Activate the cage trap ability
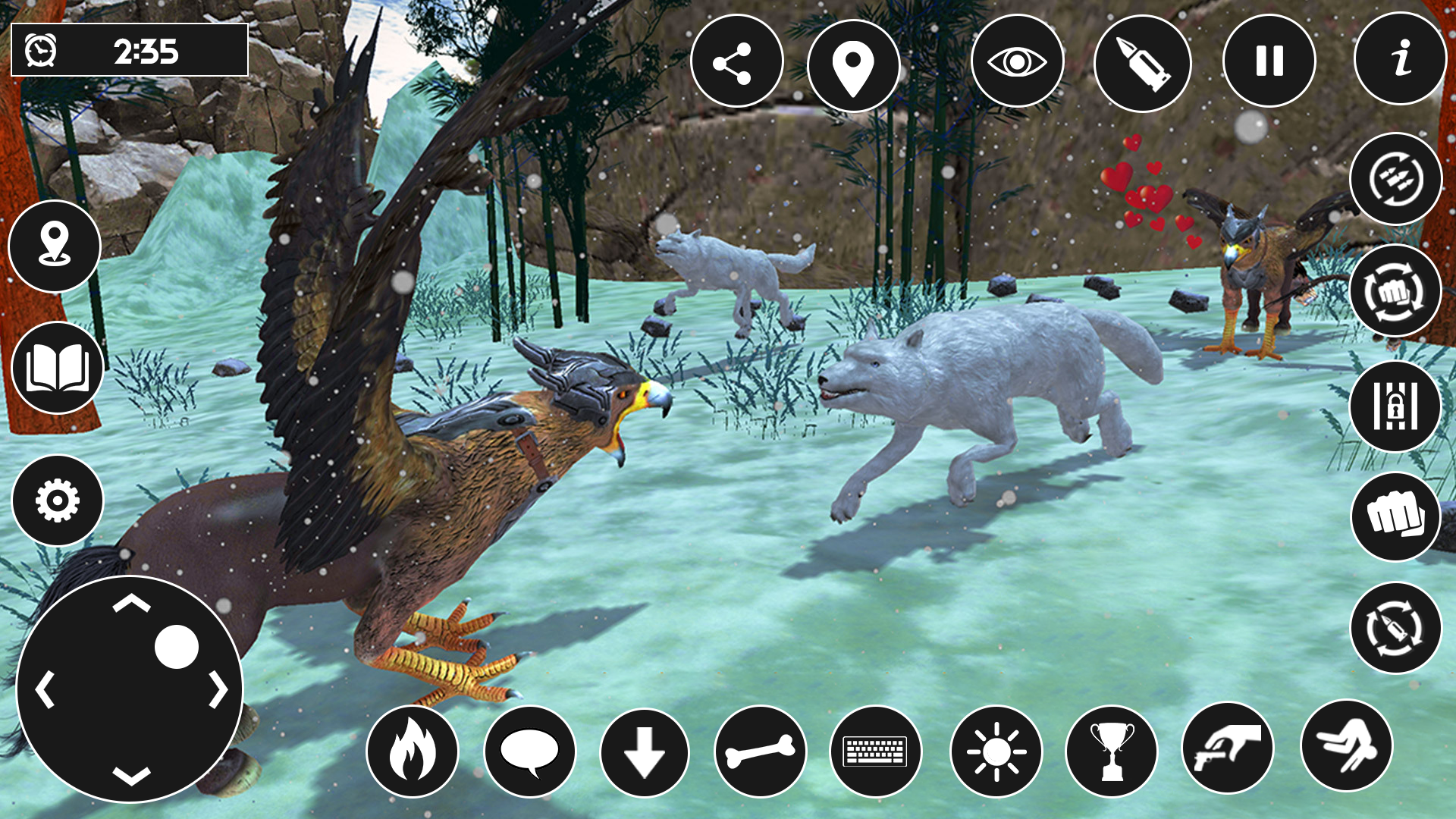1456x819 pixels. (x=1395, y=403)
